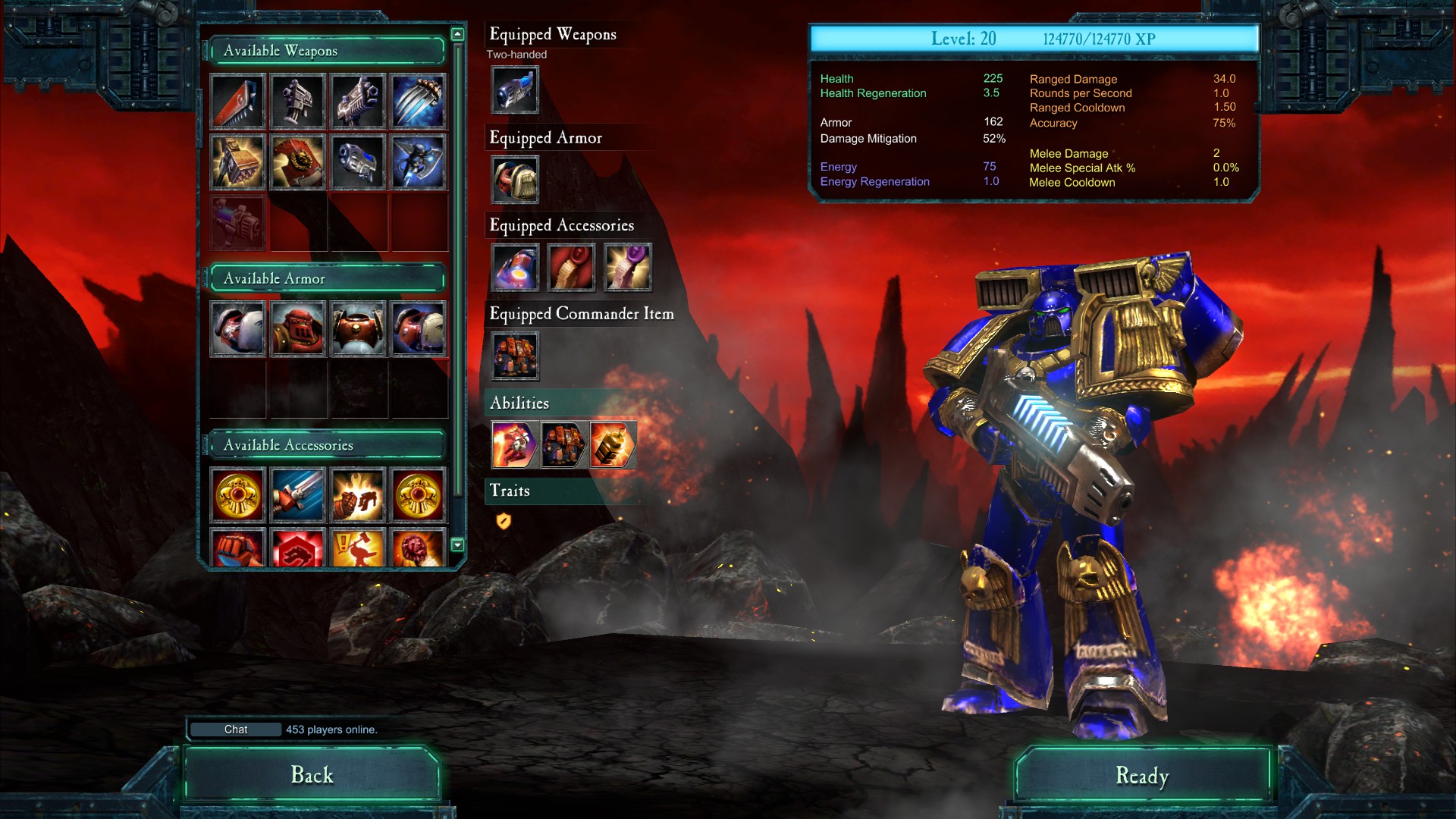This screenshot has width=1456, height=819.
Task: Collapse the Available Weapons section header
Action: coord(326,51)
